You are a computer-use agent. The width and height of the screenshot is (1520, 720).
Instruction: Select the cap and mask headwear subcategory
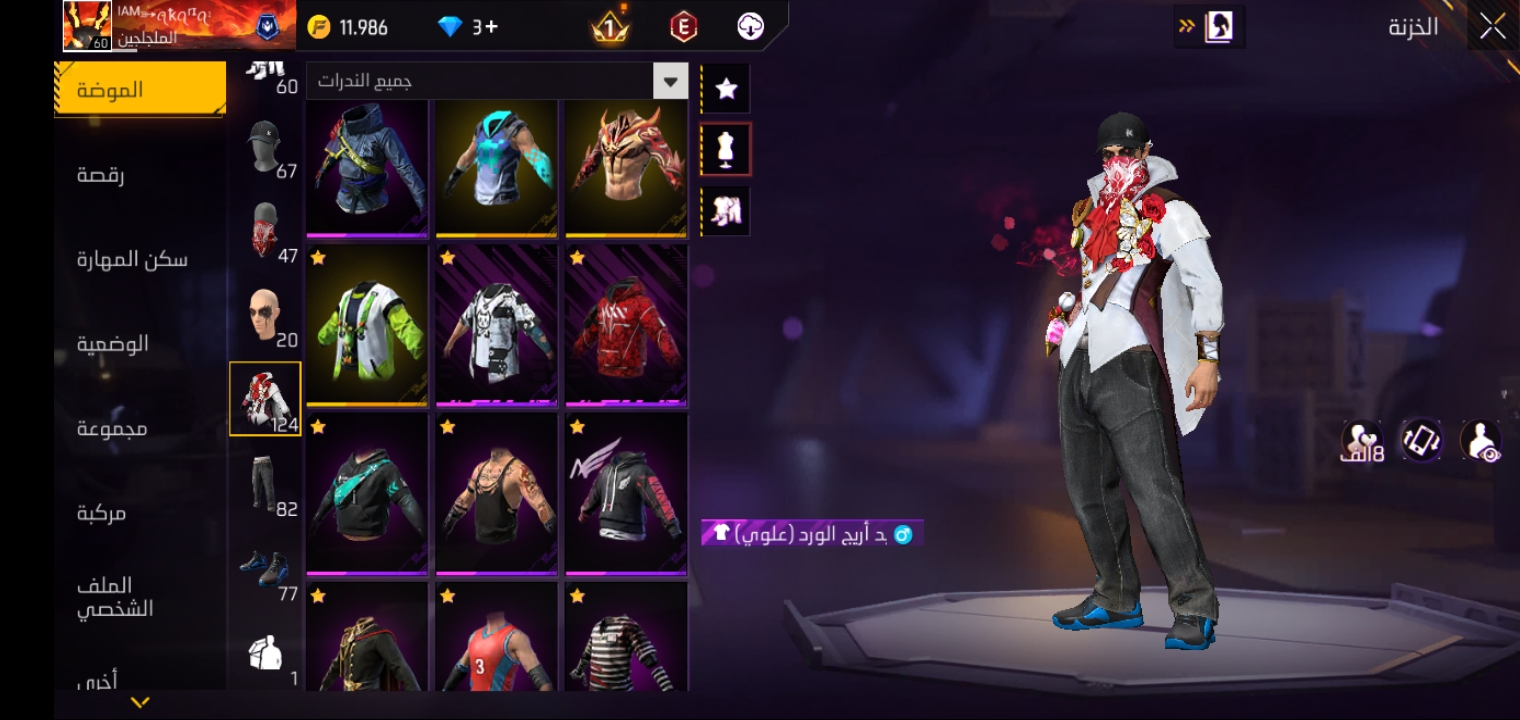[266, 152]
